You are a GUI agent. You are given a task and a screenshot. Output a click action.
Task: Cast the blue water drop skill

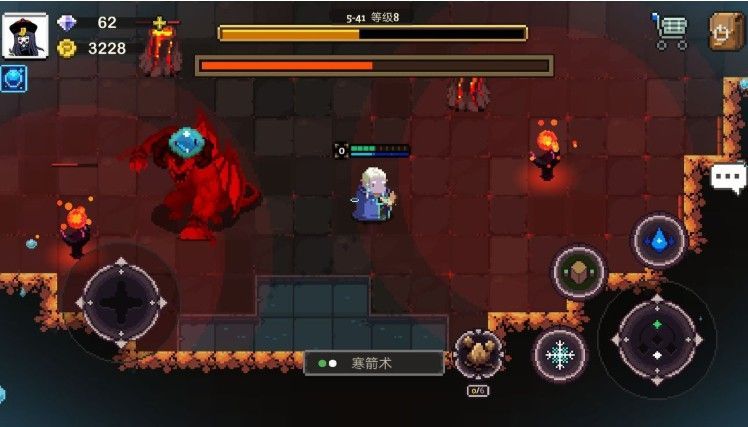658,240
